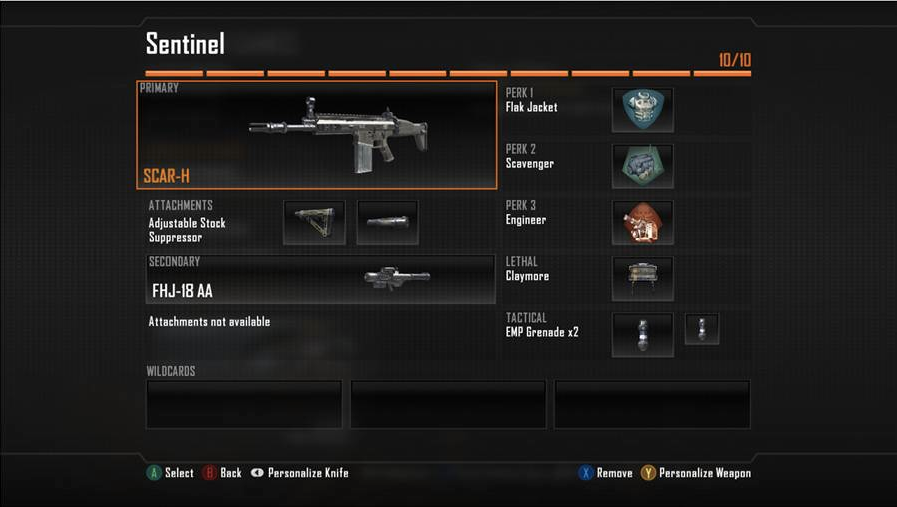Select the SCAR-H primary weapon slot
This screenshot has height=507, width=897.
pos(316,135)
